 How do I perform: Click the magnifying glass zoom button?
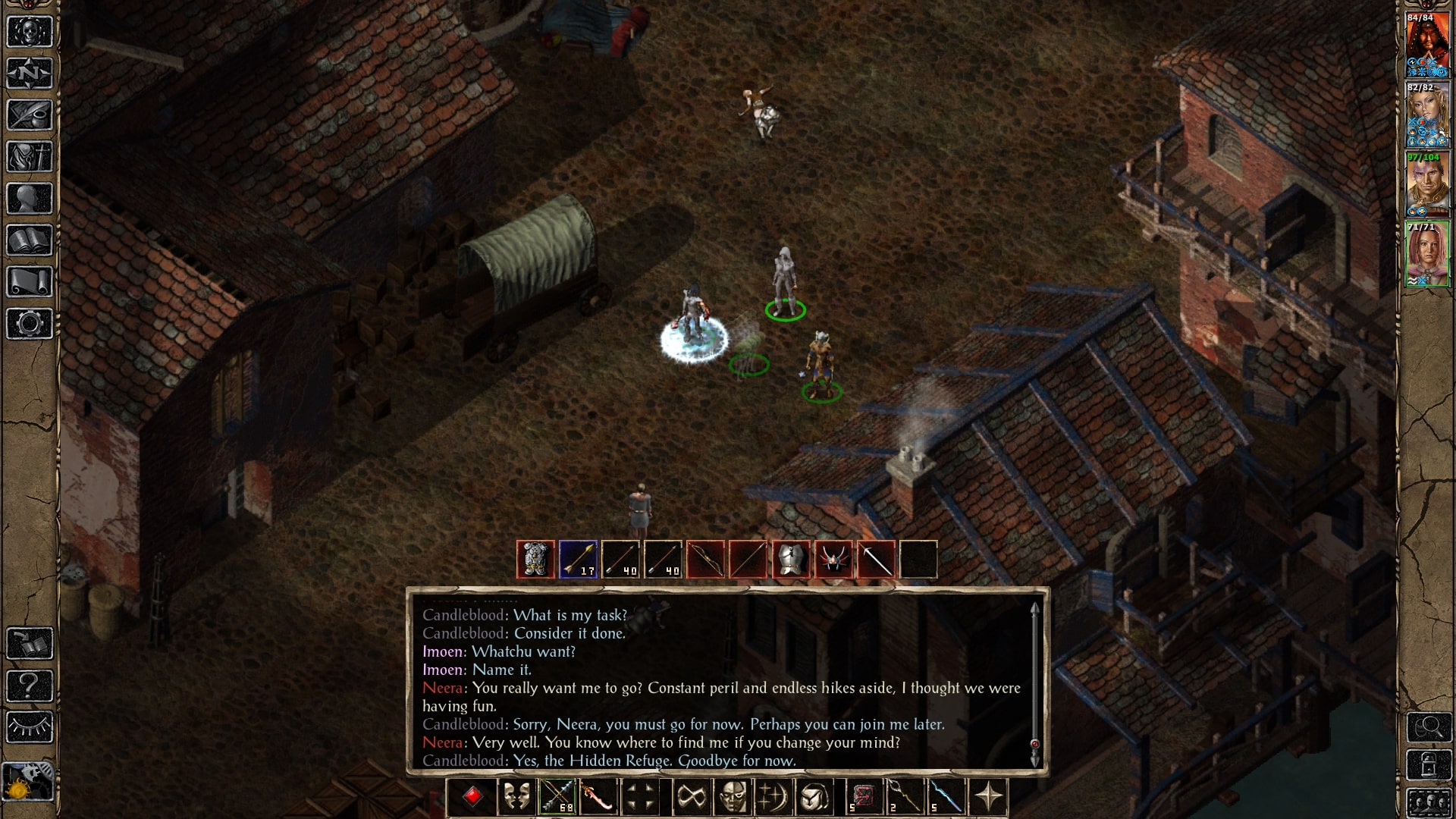1429,727
